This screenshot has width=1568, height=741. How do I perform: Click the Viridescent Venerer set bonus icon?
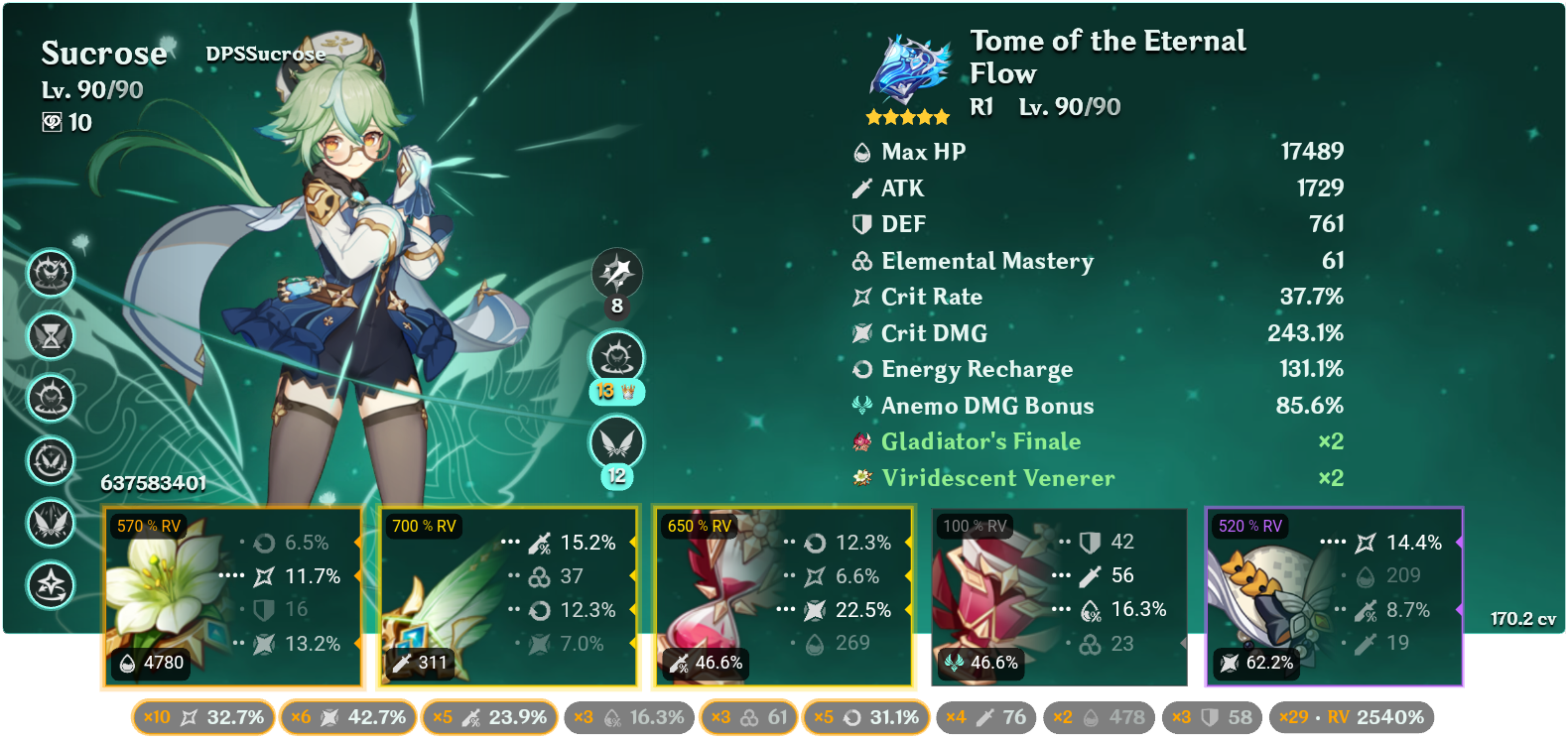coord(862,477)
